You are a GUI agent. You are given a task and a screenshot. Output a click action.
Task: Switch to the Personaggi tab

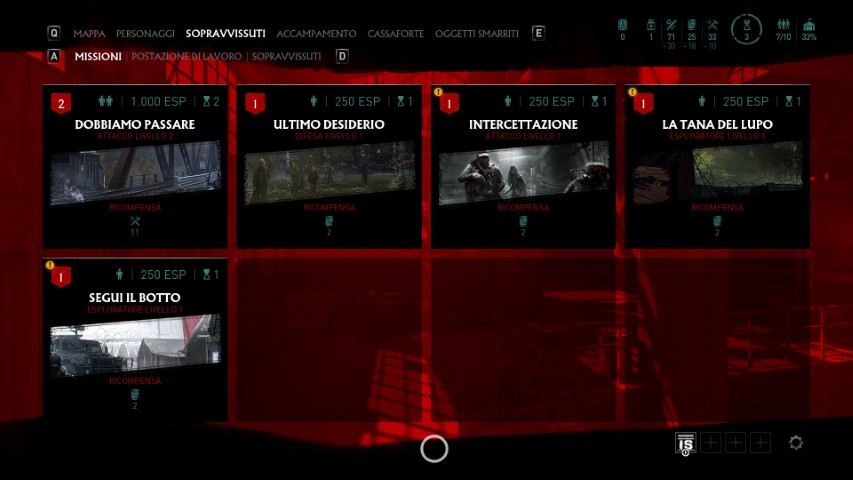pos(145,34)
